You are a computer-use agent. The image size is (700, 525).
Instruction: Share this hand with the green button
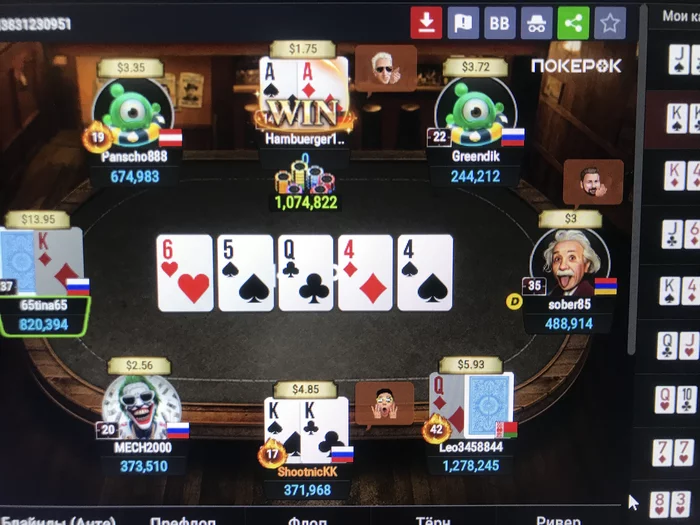(573, 23)
